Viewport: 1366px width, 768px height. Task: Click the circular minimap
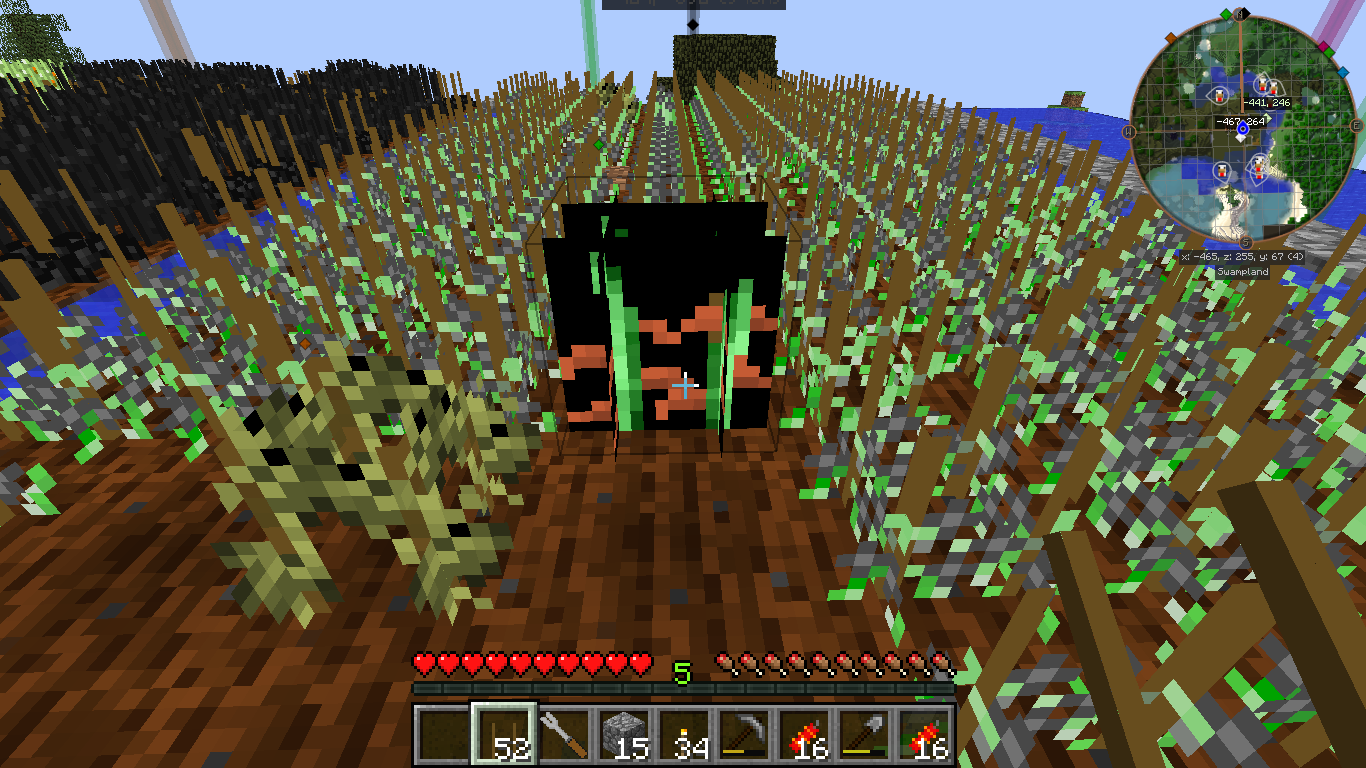(1243, 128)
